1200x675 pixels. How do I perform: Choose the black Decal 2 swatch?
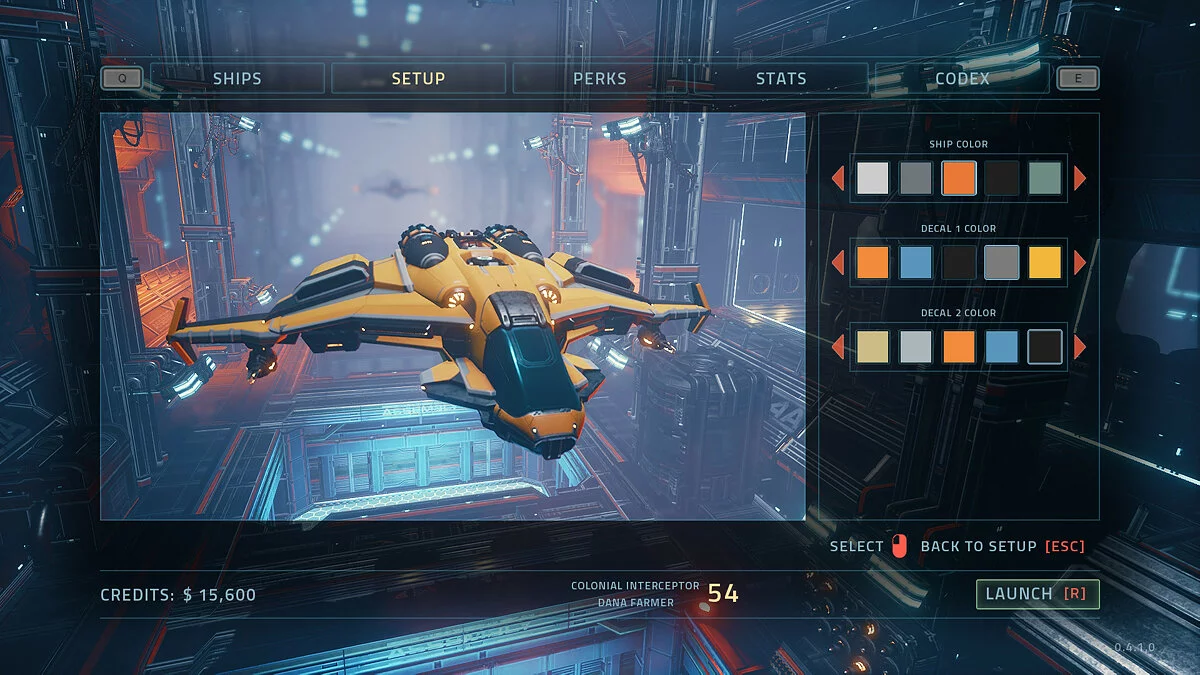1045,347
